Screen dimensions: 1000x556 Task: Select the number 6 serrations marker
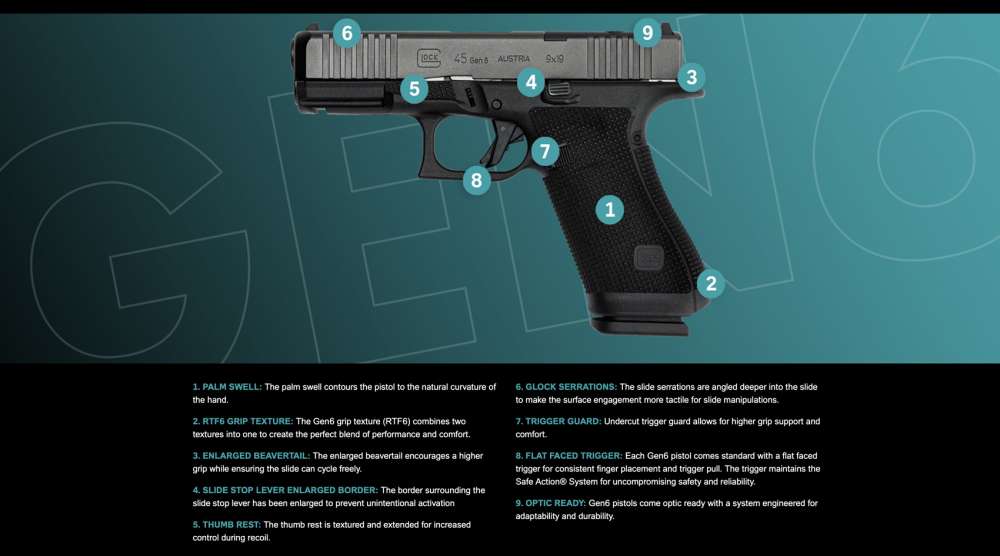coord(346,33)
